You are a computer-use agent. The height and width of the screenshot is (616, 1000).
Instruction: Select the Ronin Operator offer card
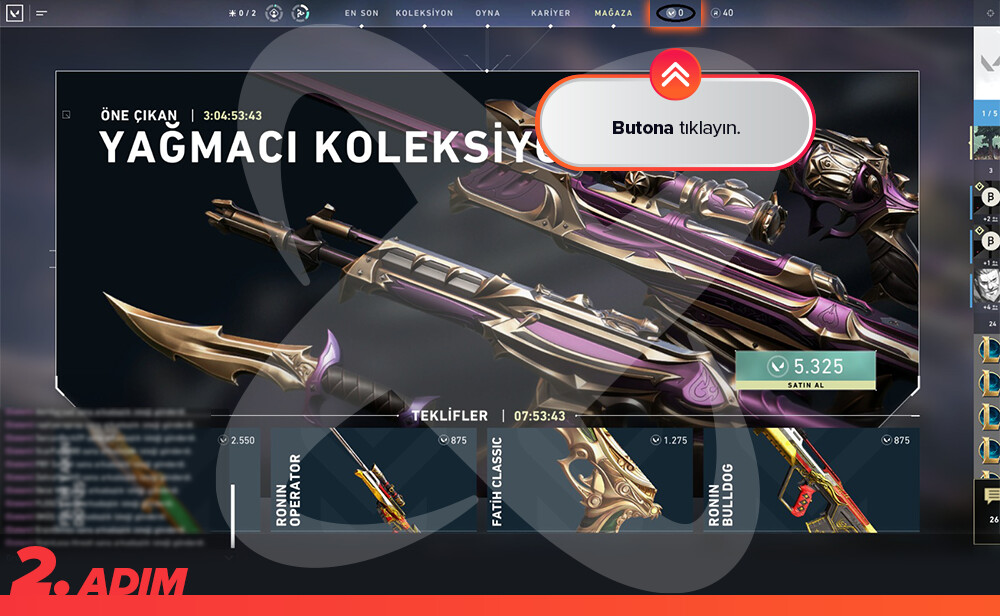(x=372, y=479)
